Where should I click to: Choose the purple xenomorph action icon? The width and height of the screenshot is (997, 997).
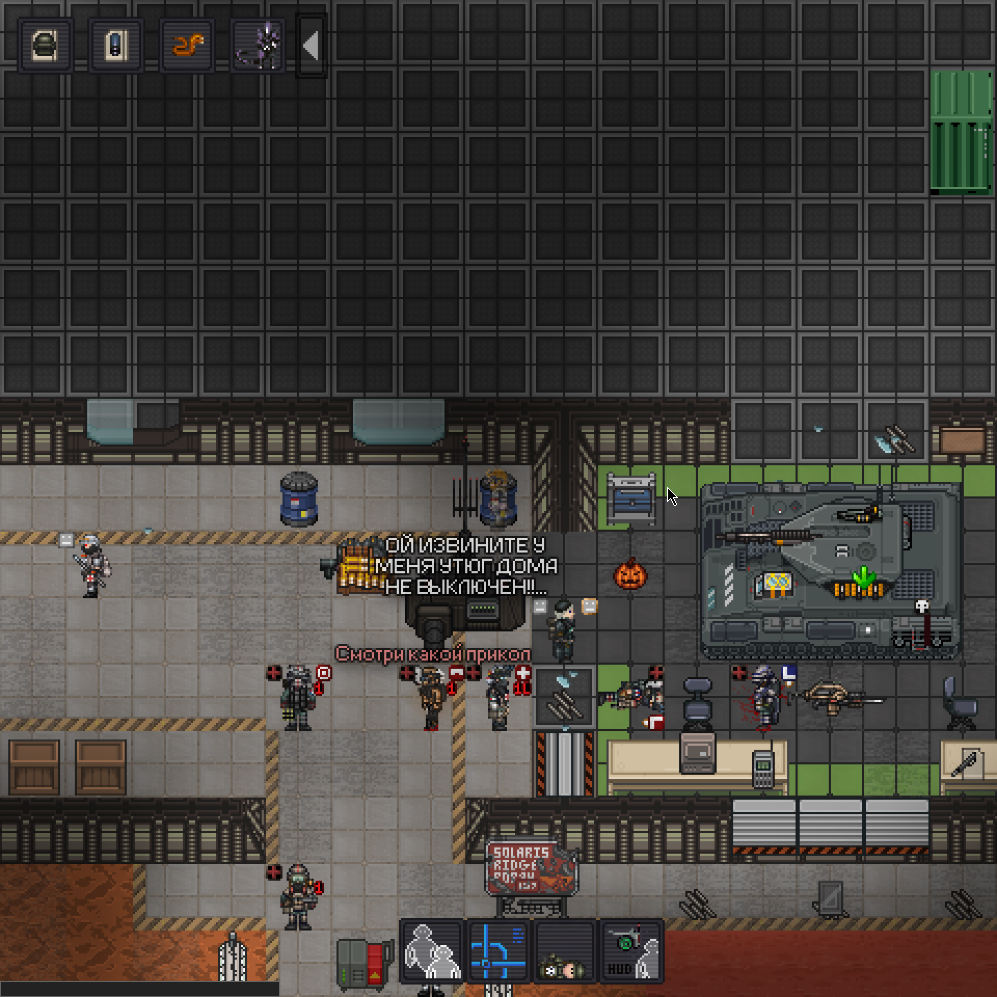click(258, 45)
